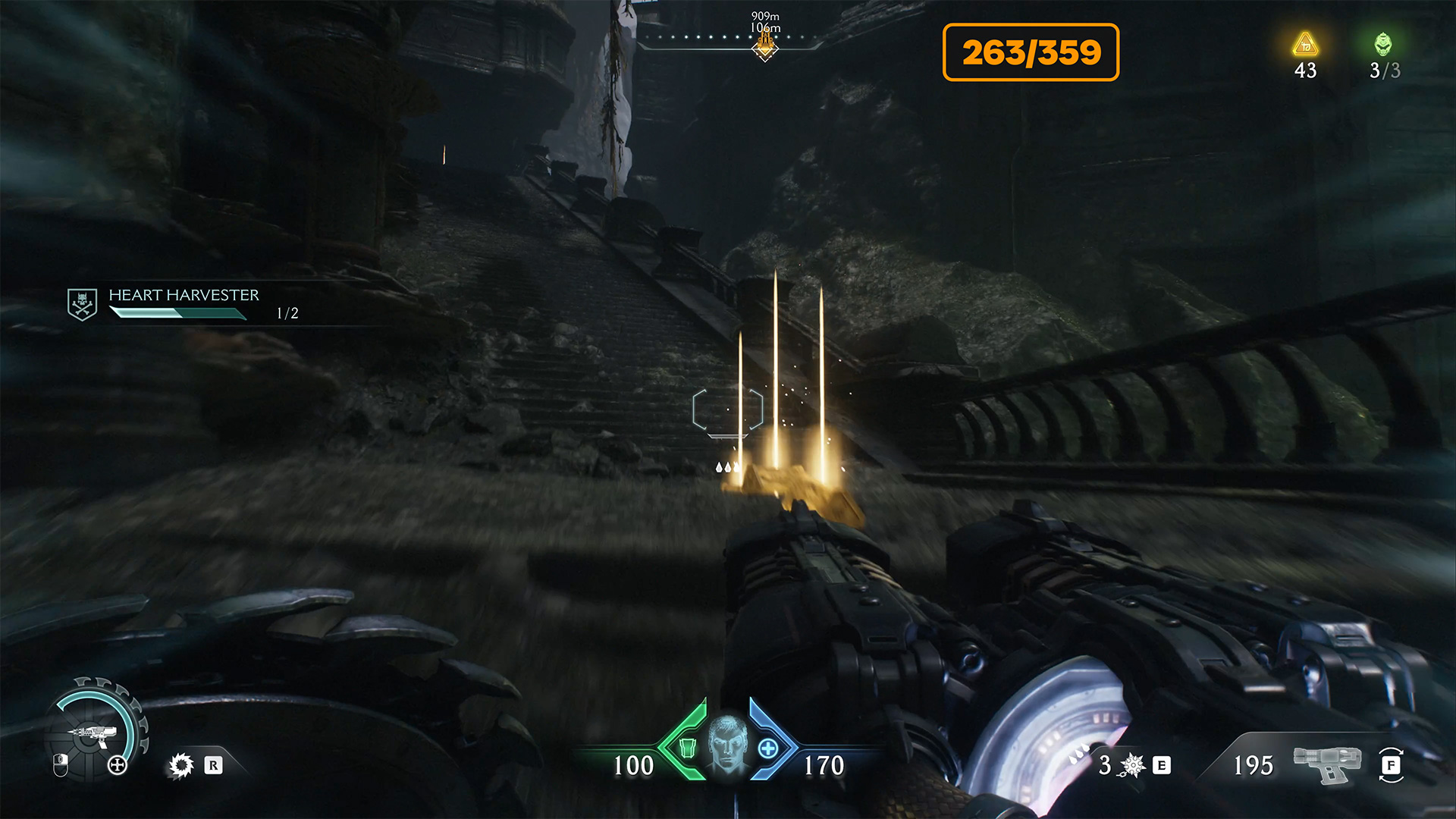Viewport: 1456px width, 819px height.
Task: Click the blue health cross icon
Action: coord(768,748)
